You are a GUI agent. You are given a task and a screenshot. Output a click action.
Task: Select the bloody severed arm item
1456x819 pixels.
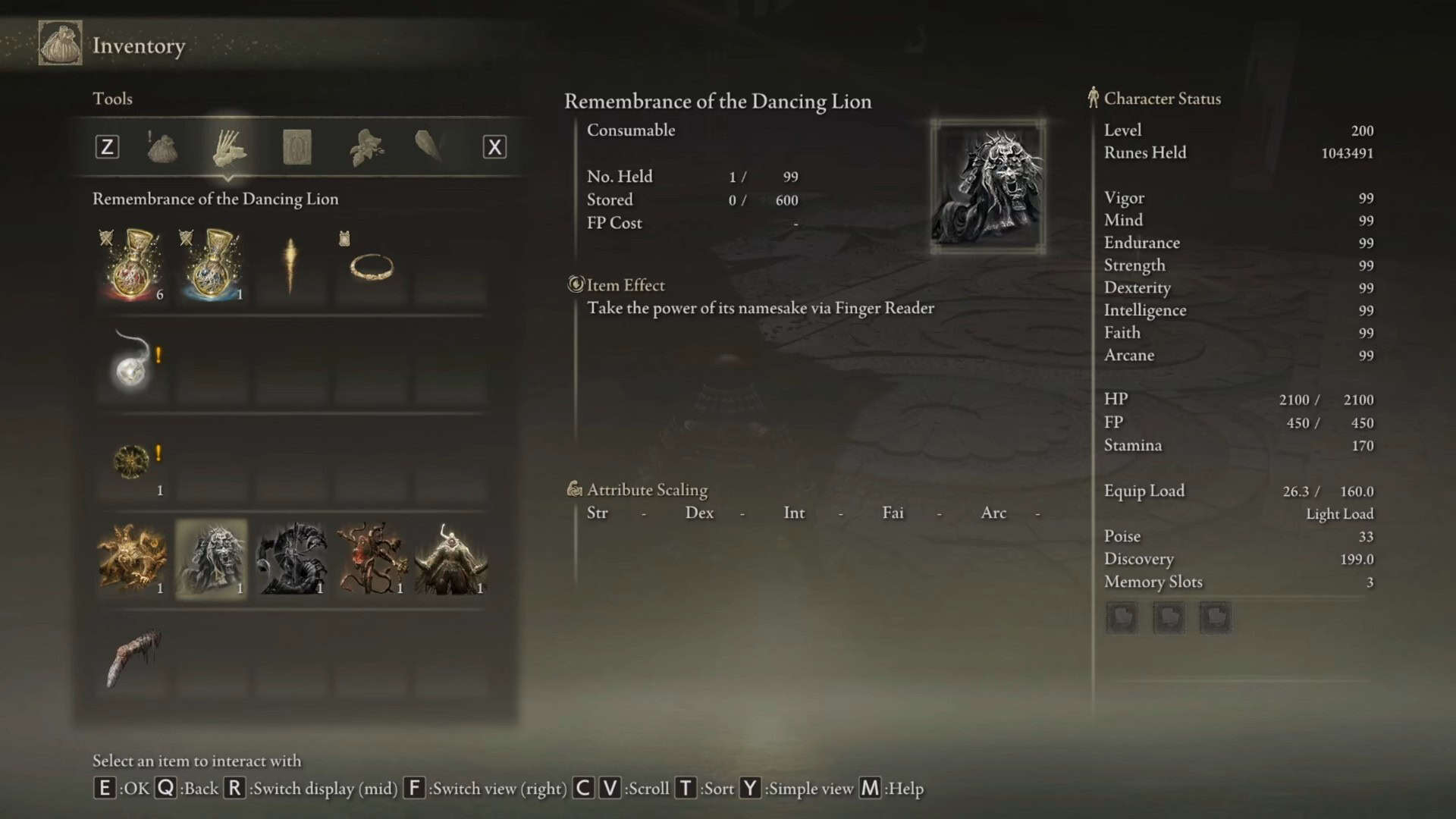tap(133, 657)
